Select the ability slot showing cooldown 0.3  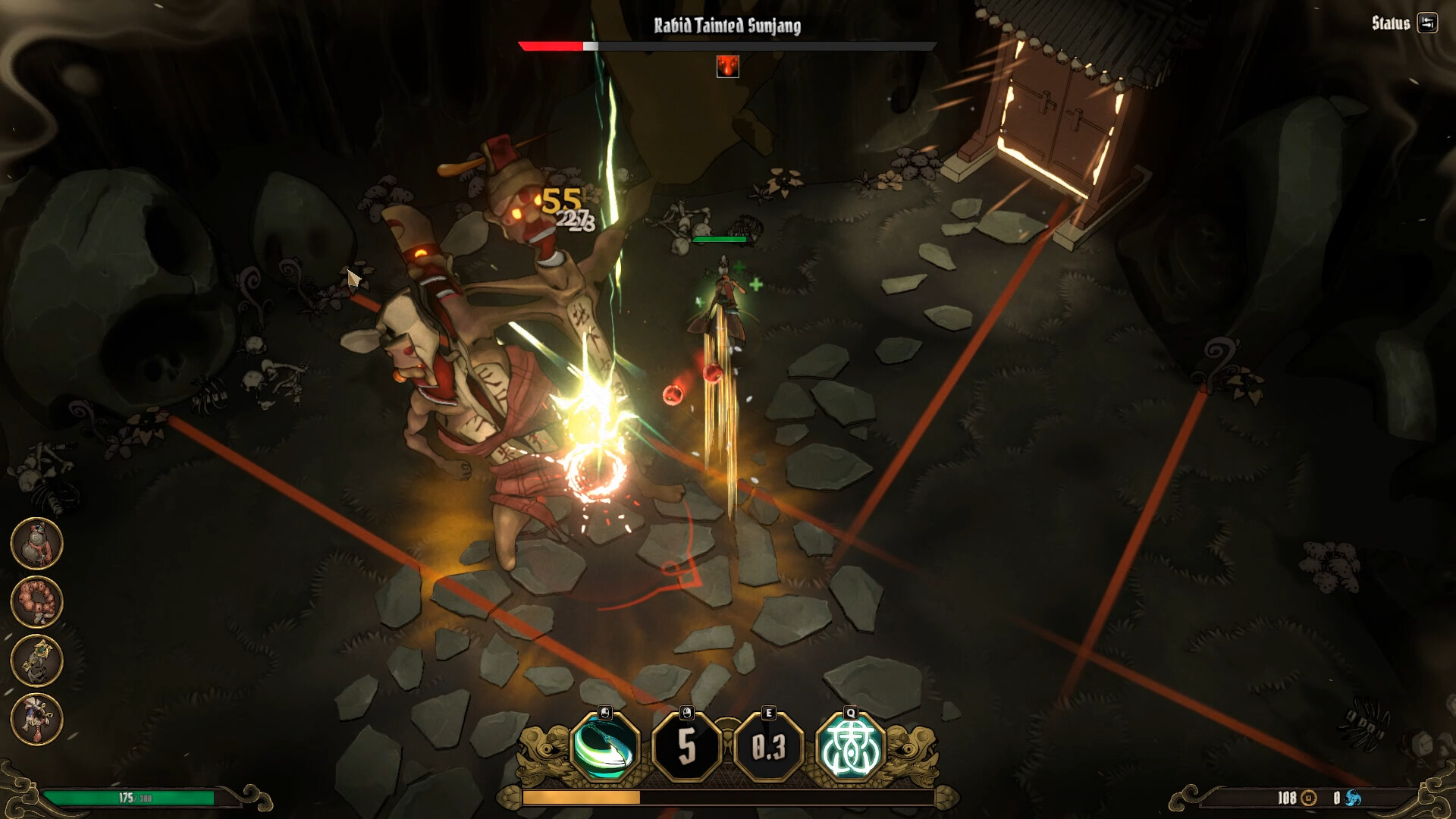768,748
